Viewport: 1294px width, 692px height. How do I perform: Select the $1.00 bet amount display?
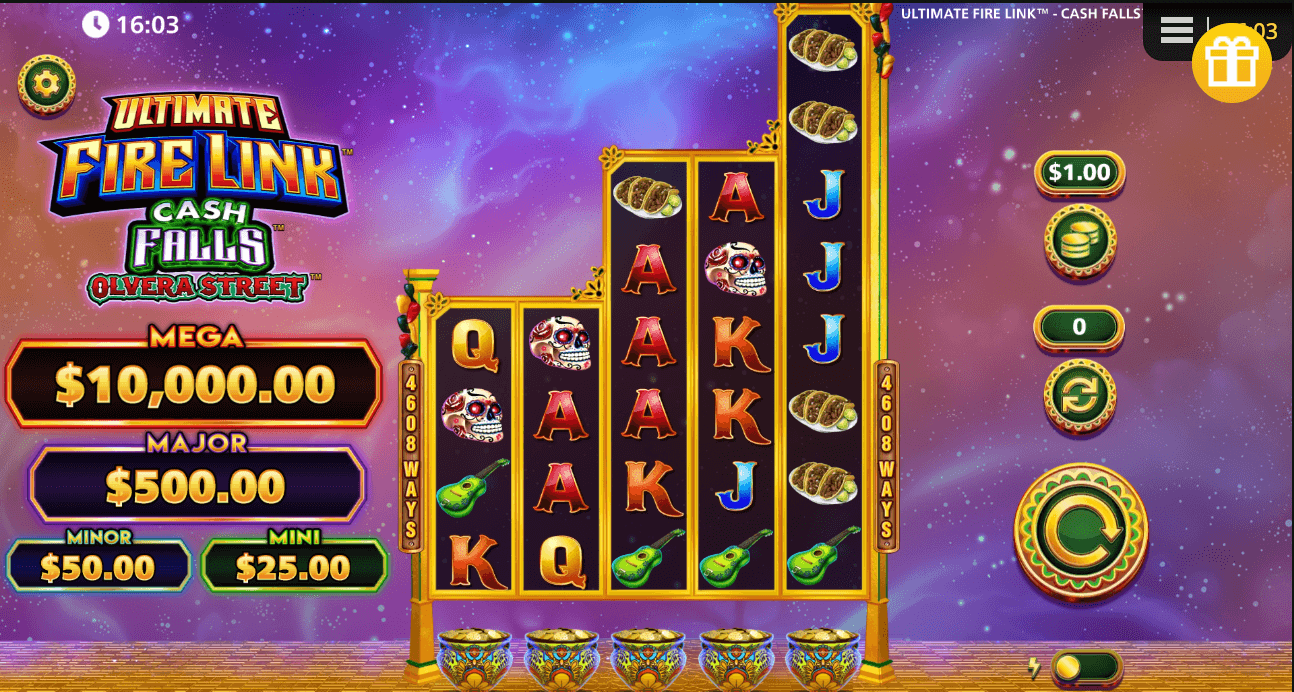(x=1079, y=173)
